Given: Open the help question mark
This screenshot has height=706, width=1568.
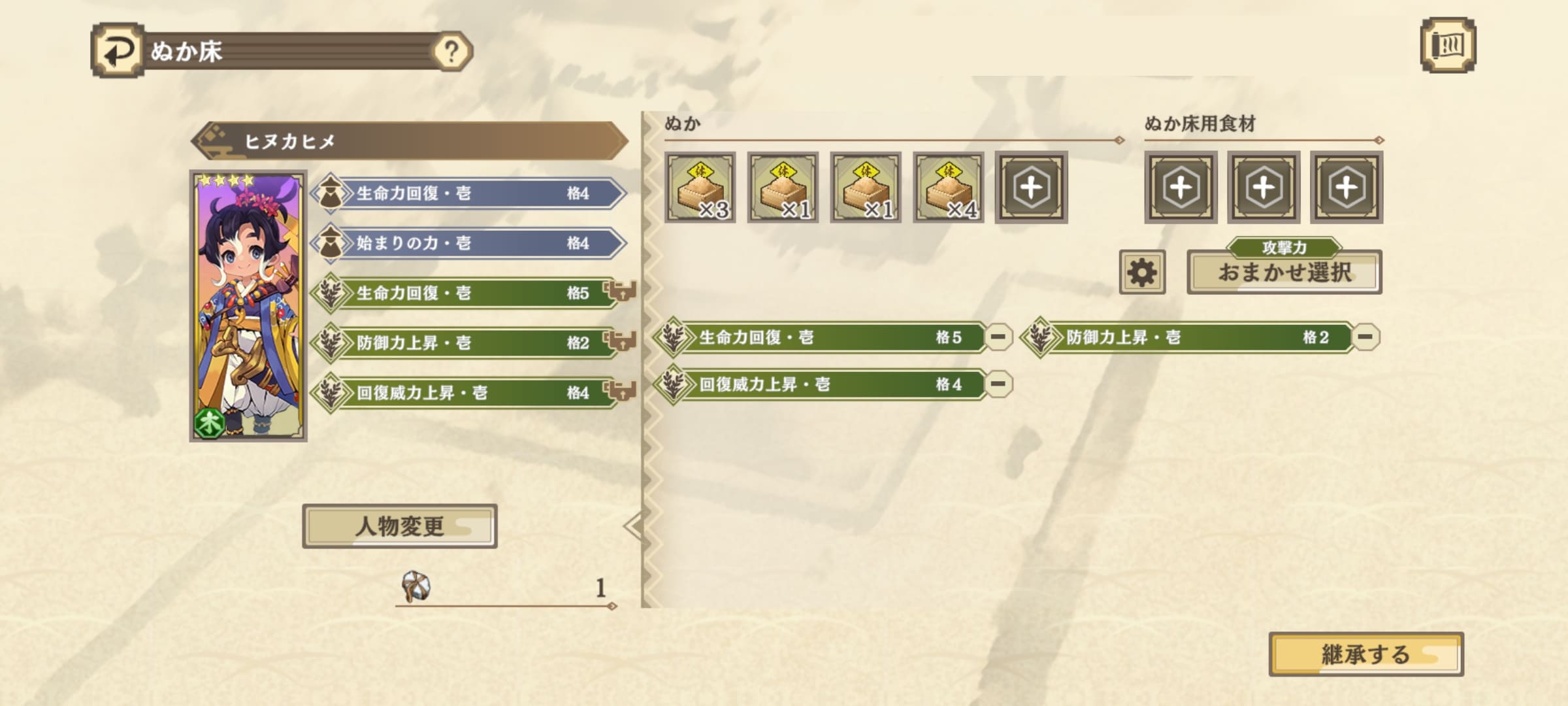Looking at the screenshot, I should 451,51.
